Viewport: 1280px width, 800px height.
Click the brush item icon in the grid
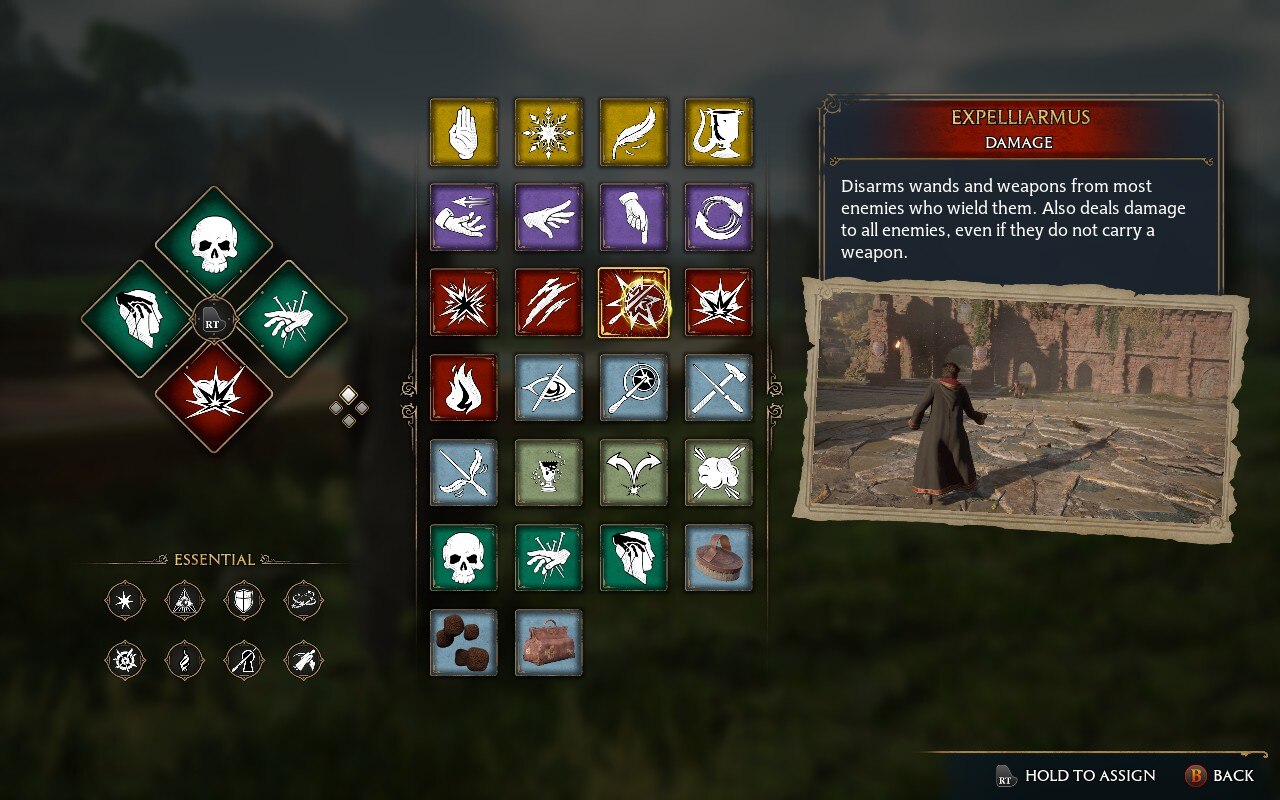click(718, 559)
